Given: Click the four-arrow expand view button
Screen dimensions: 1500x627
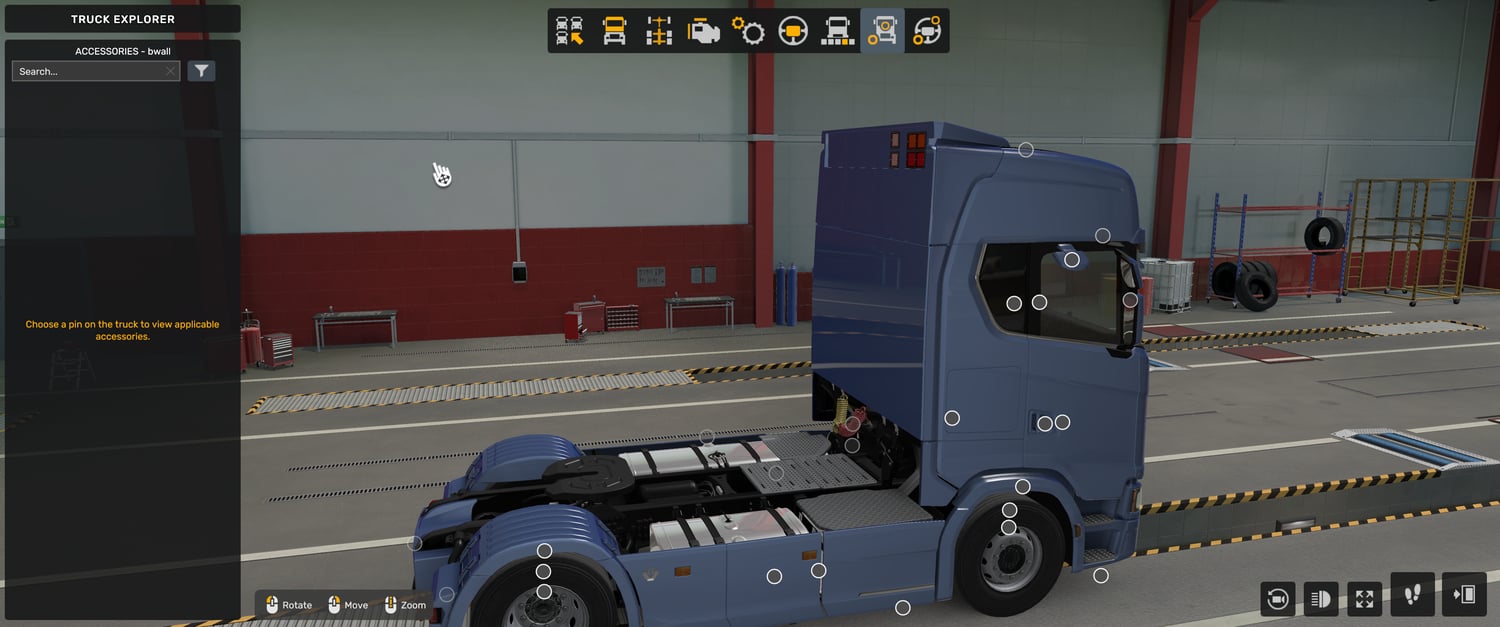Looking at the screenshot, I should (x=1365, y=599).
